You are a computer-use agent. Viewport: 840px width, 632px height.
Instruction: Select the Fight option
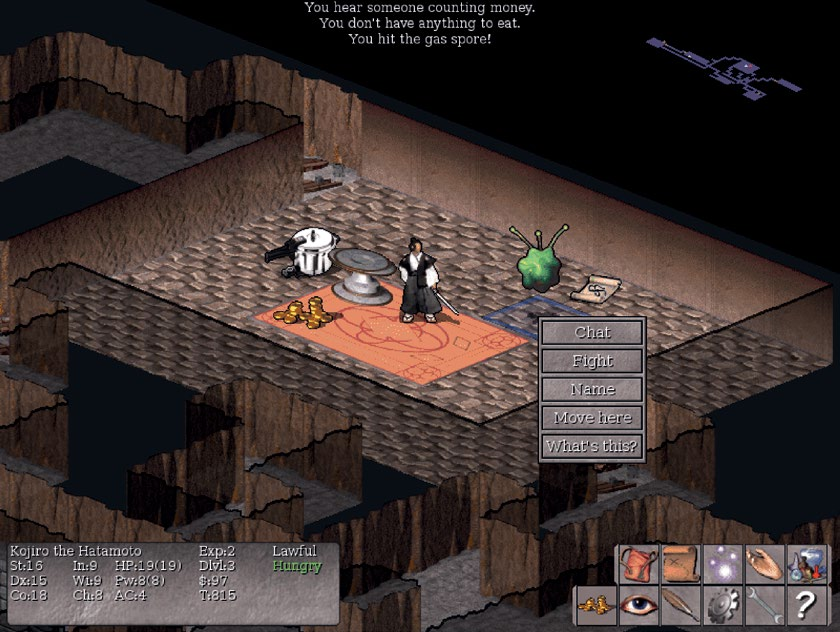click(592, 361)
